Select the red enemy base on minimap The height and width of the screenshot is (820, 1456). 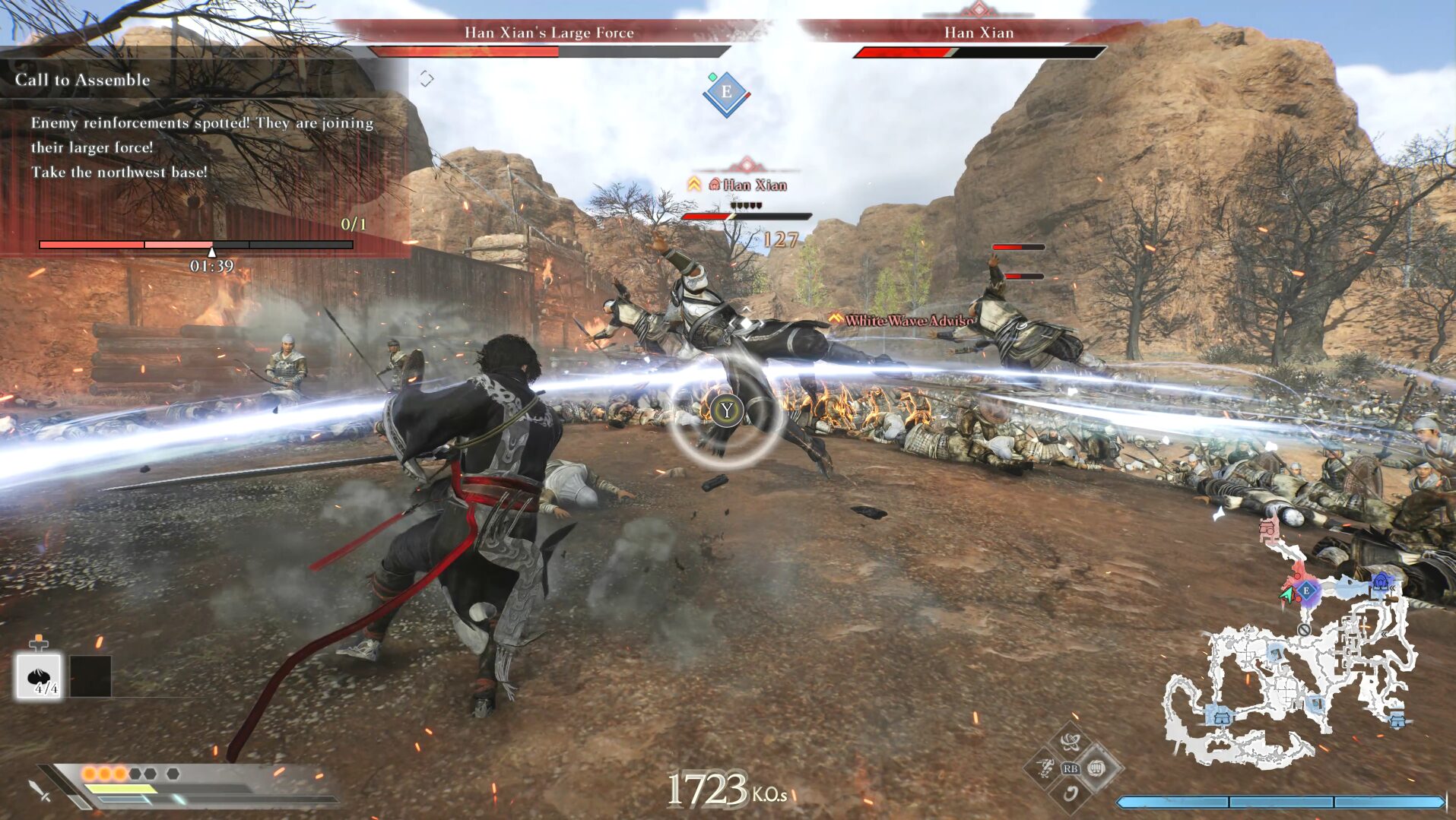1268,529
